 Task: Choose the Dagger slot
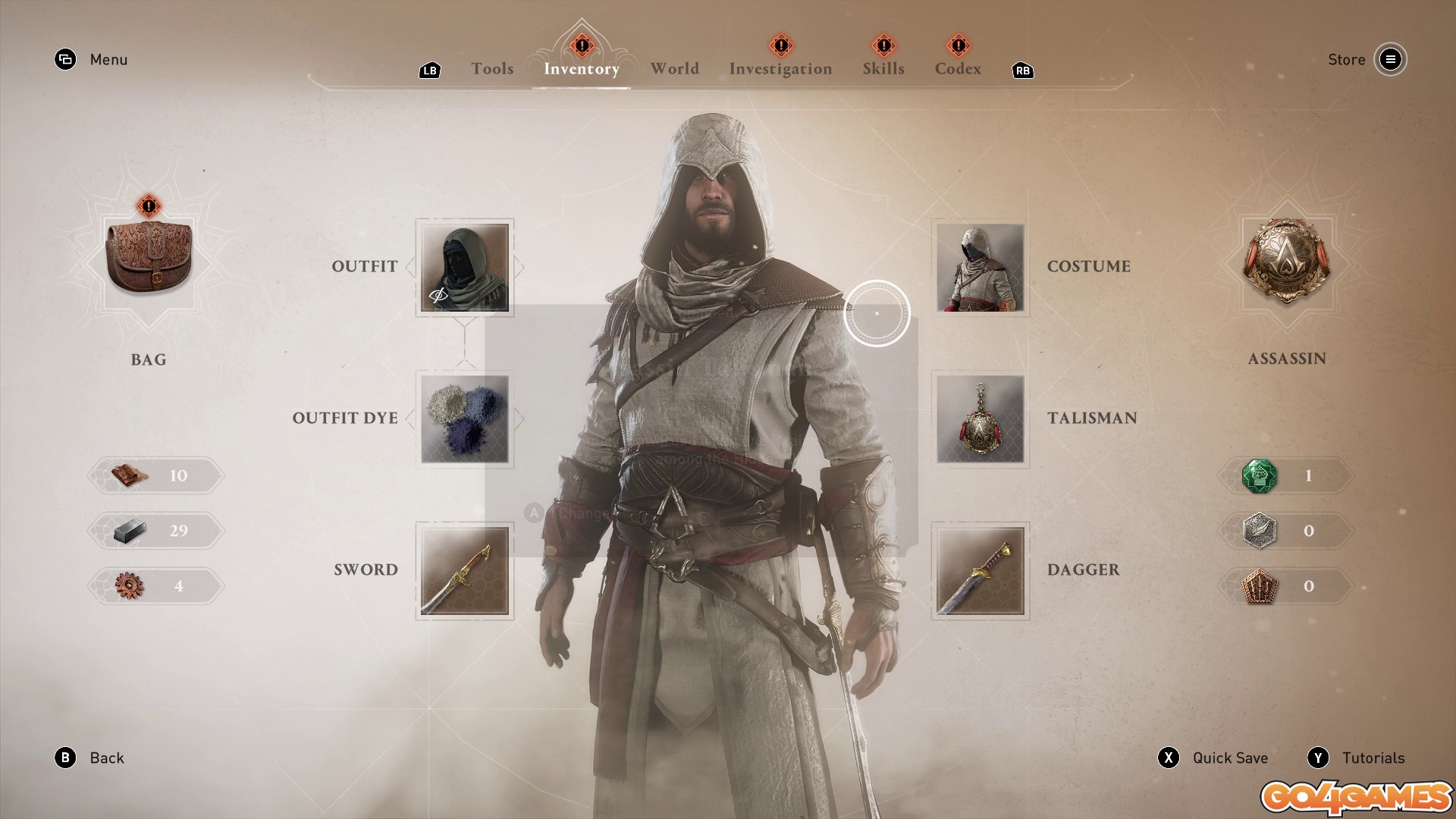[x=981, y=570]
